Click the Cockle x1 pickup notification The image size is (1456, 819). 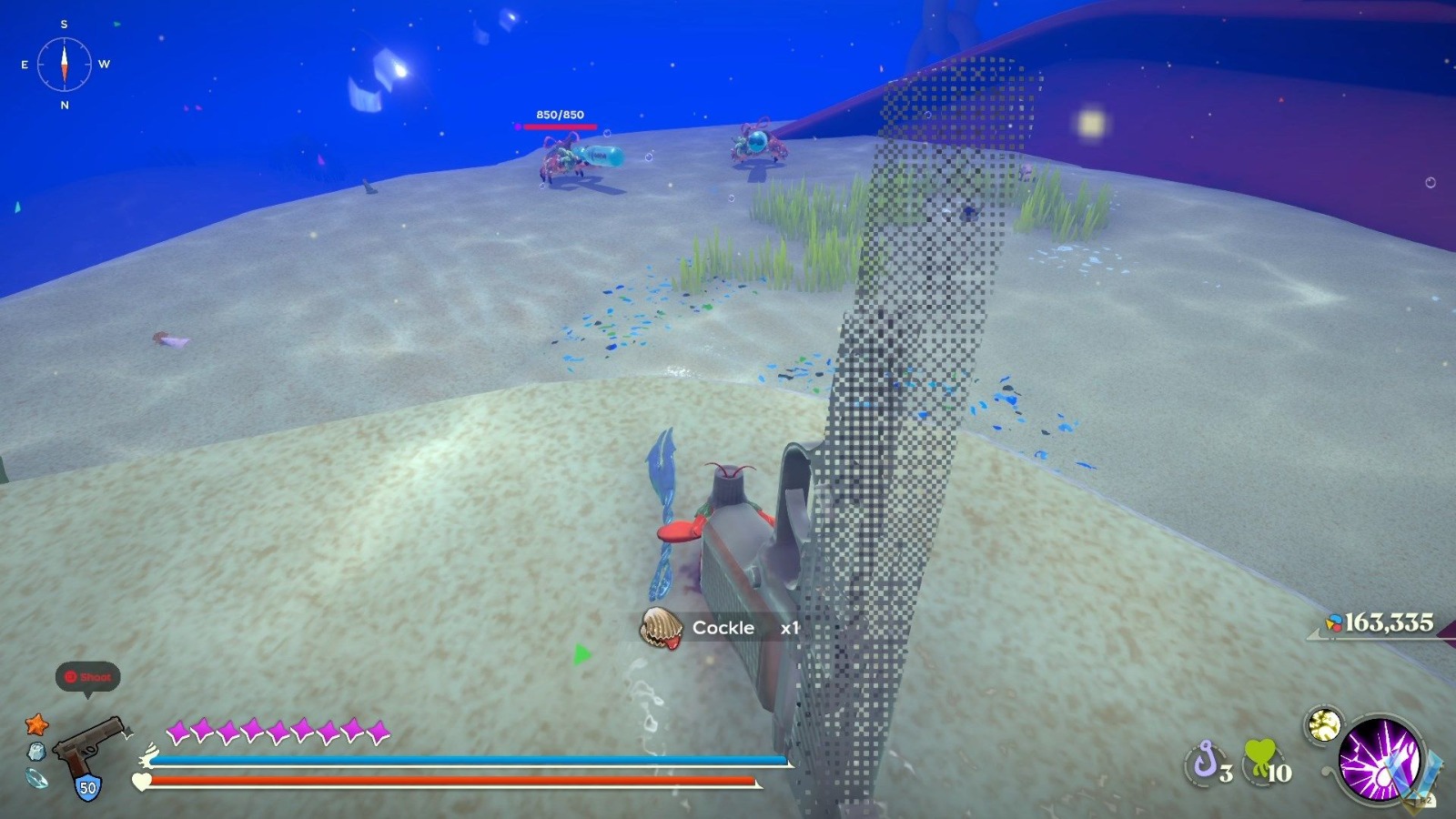tap(722, 628)
